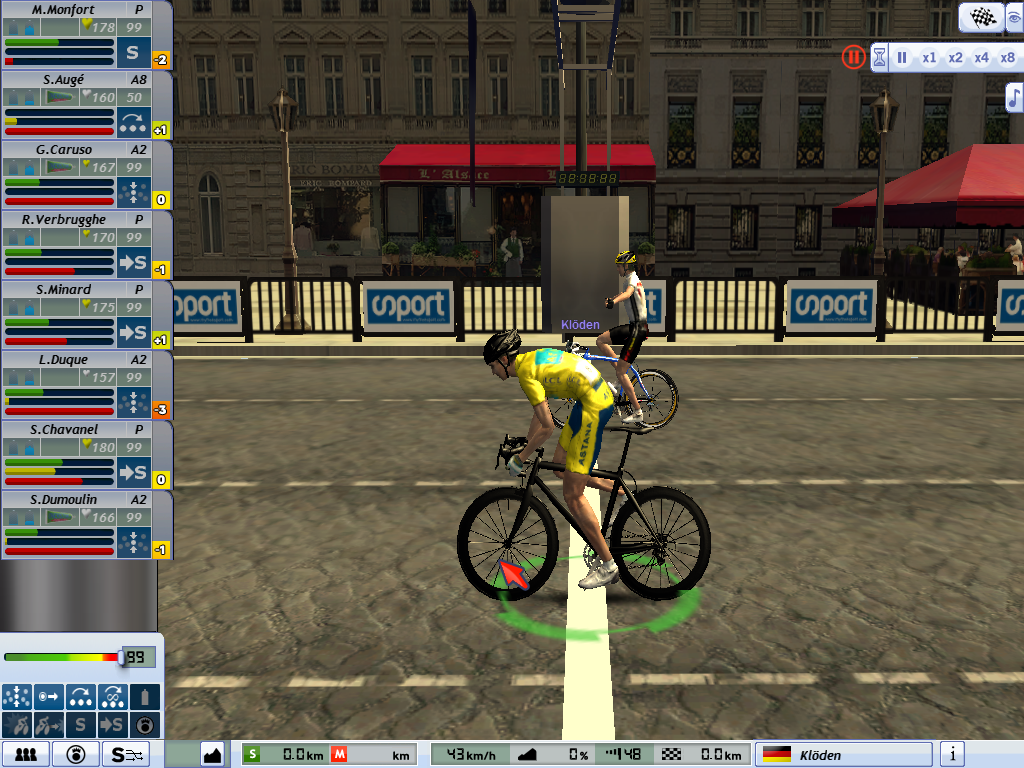This screenshot has height=768, width=1024.
Task: Toggle the music note button
Action: pyautogui.click(x=1014, y=96)
